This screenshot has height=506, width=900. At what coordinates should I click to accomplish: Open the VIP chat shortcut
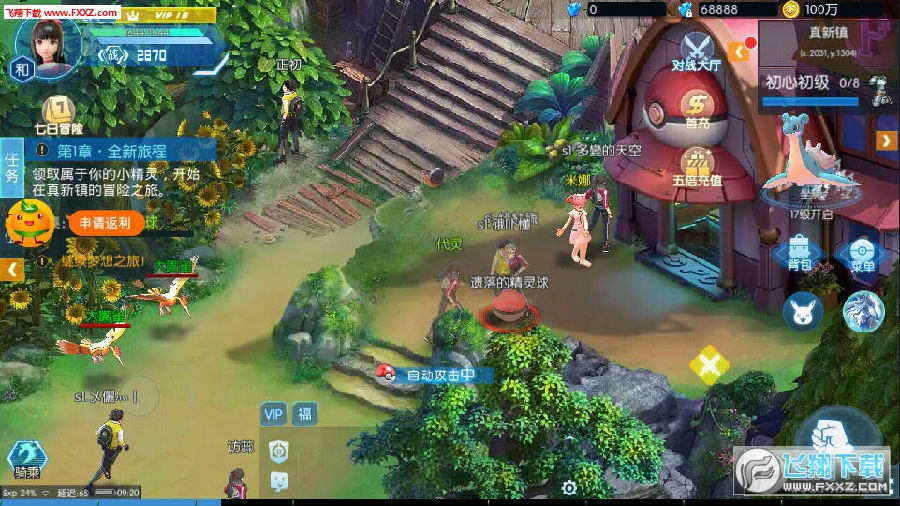[x=274, y=414]
